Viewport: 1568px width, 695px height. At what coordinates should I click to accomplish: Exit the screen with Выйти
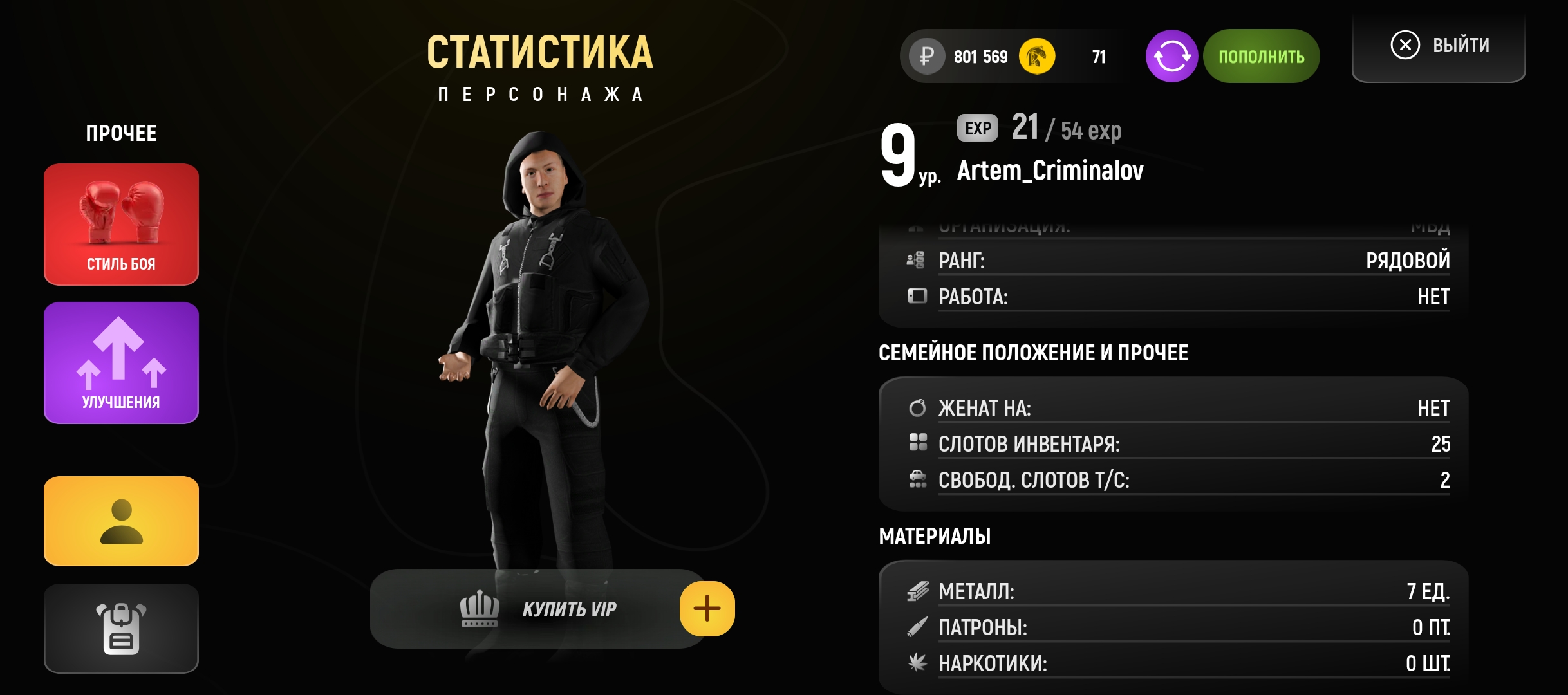coord(1439,46)
